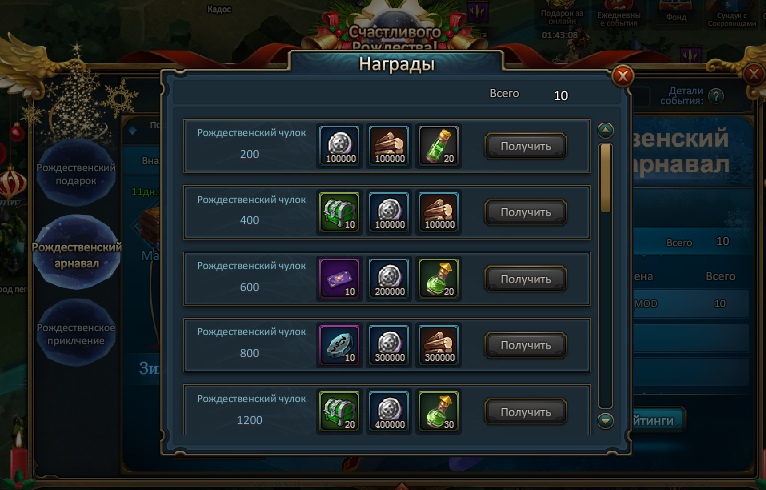
Task: Claim the 800 stocking reward
Action: [x=525, y=345]
